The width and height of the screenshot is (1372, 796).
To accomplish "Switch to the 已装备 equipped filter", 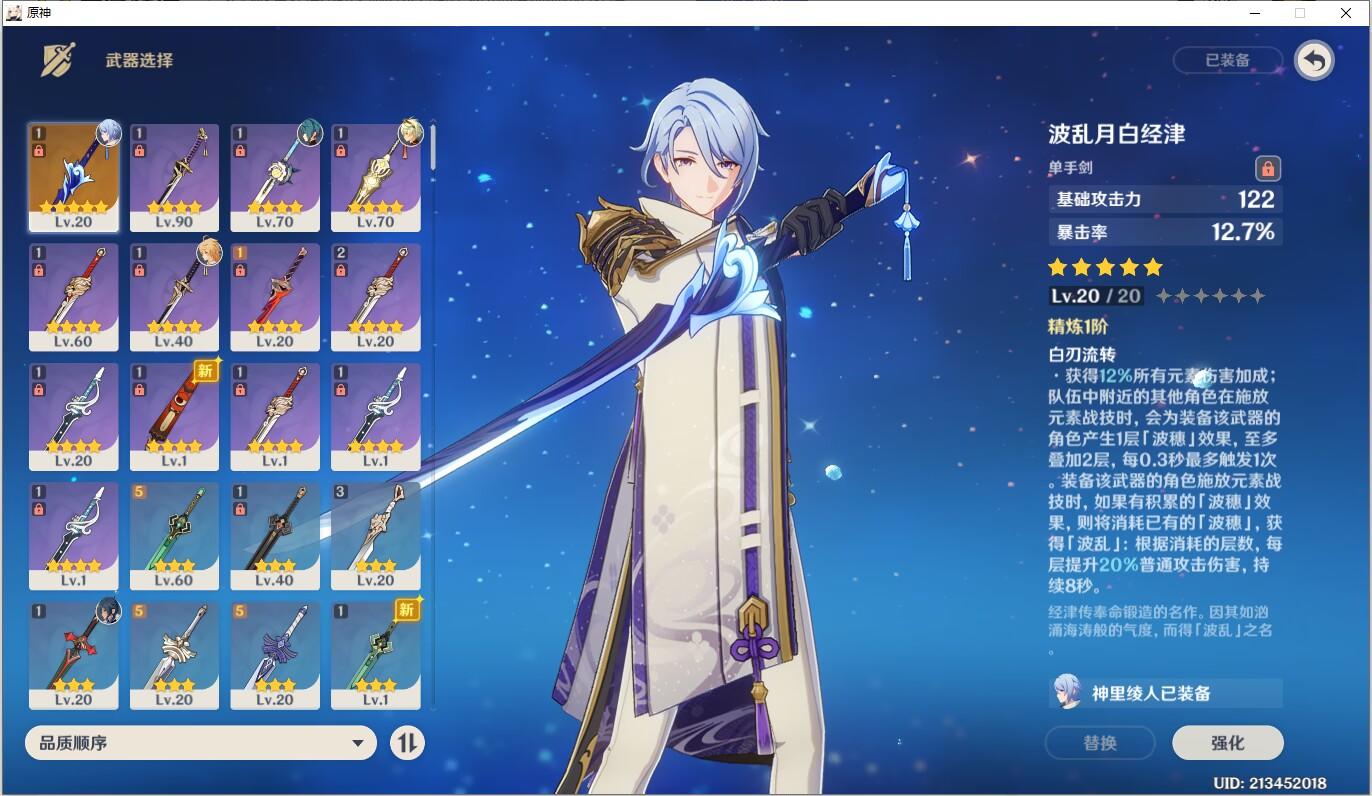I will point(1228,60).
